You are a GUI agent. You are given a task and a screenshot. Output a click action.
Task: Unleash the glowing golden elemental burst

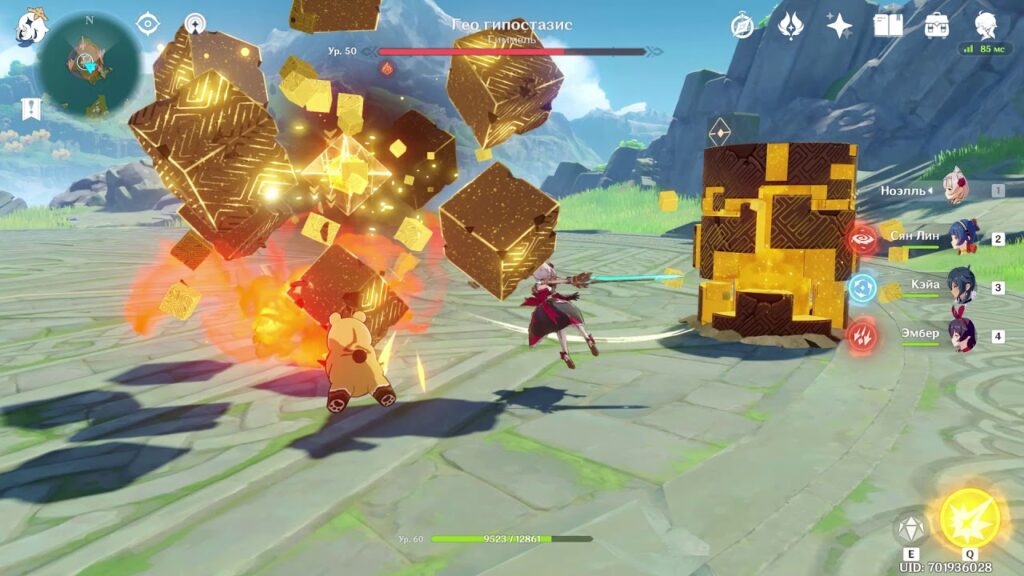[x=969, y=519]
